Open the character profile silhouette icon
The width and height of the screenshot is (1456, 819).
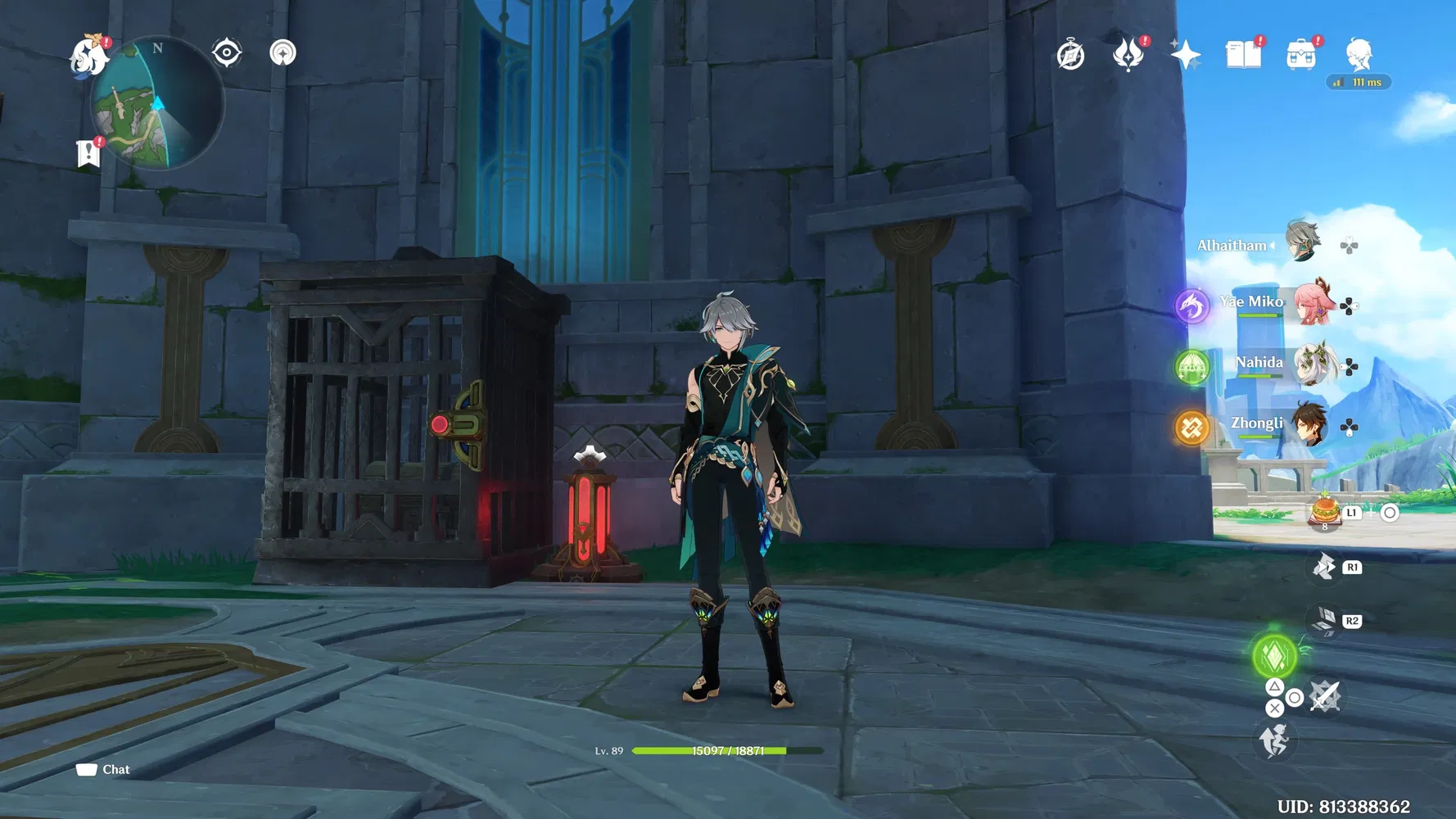(1358, 53)
